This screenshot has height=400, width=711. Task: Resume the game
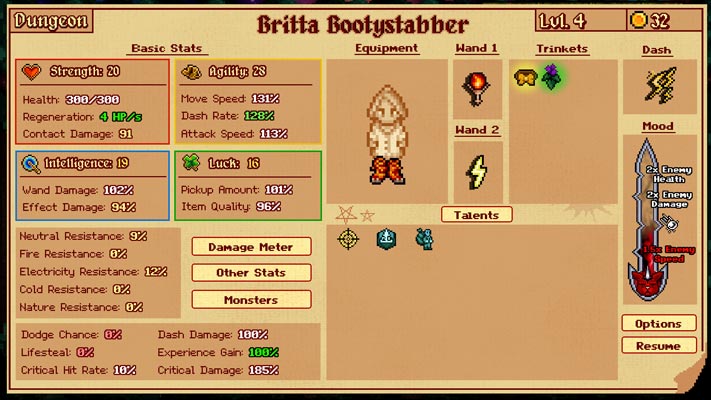pos(658,346)
